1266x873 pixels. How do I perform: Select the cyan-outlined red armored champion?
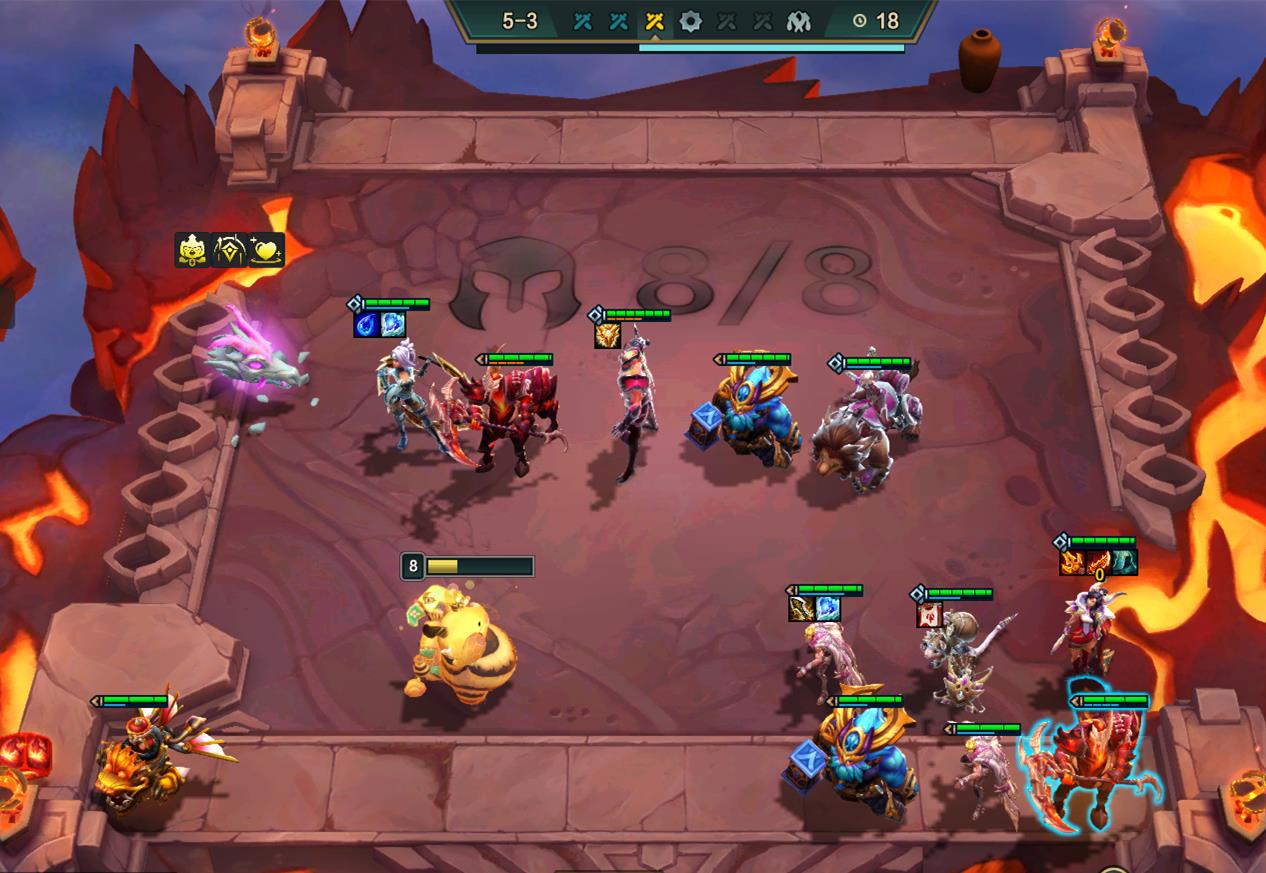(1093, 765)
